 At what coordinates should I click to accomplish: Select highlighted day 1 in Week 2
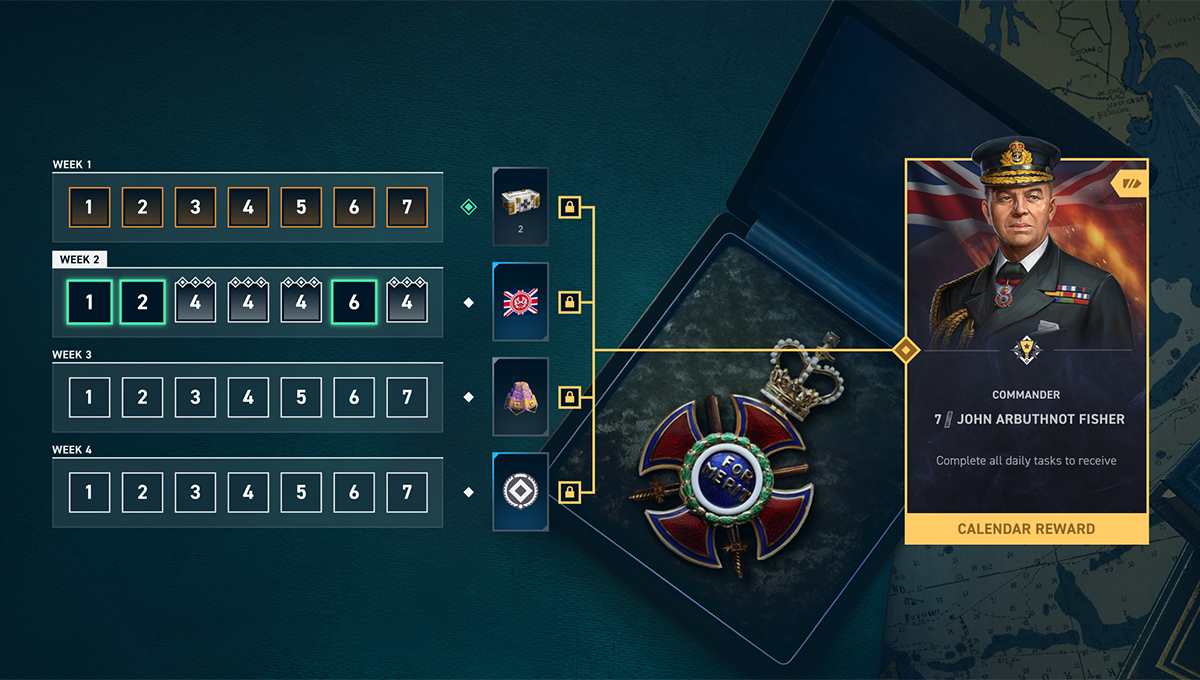[89, 302]
